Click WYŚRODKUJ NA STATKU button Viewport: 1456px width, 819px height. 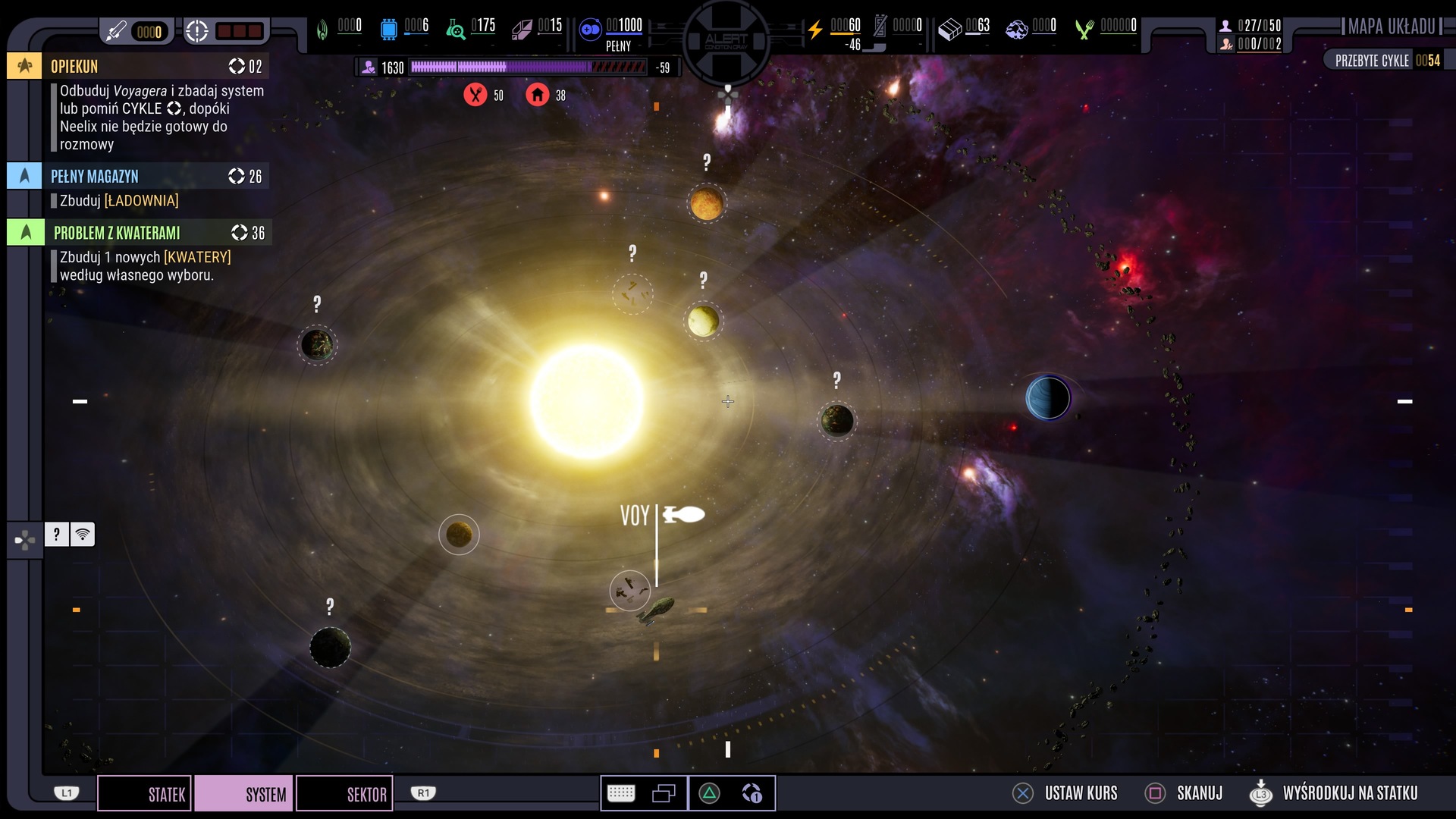pyautogui.click(x=1350, y=792)
